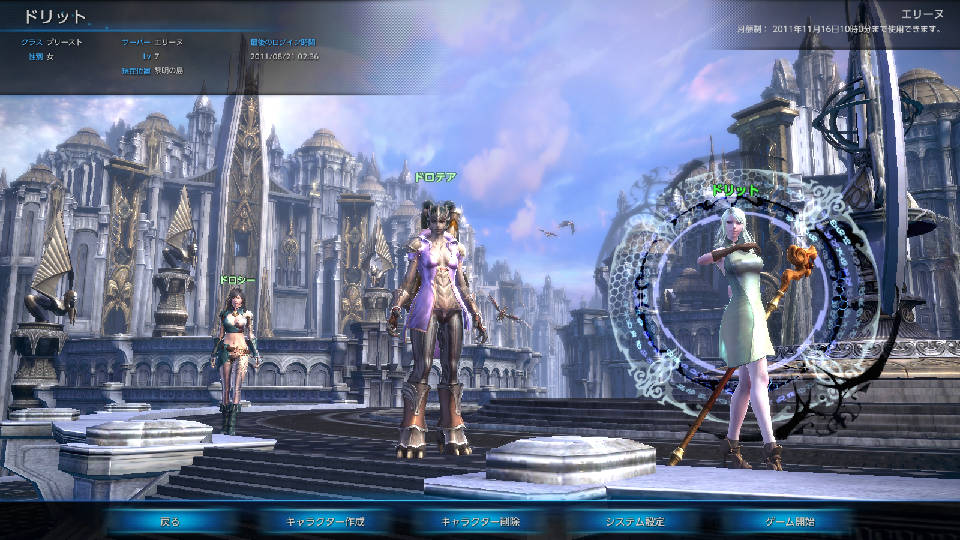The width and height of the screenshot is (960, 540).
Task: Open システム設定 system settings
Action: [x=635, y=521]
